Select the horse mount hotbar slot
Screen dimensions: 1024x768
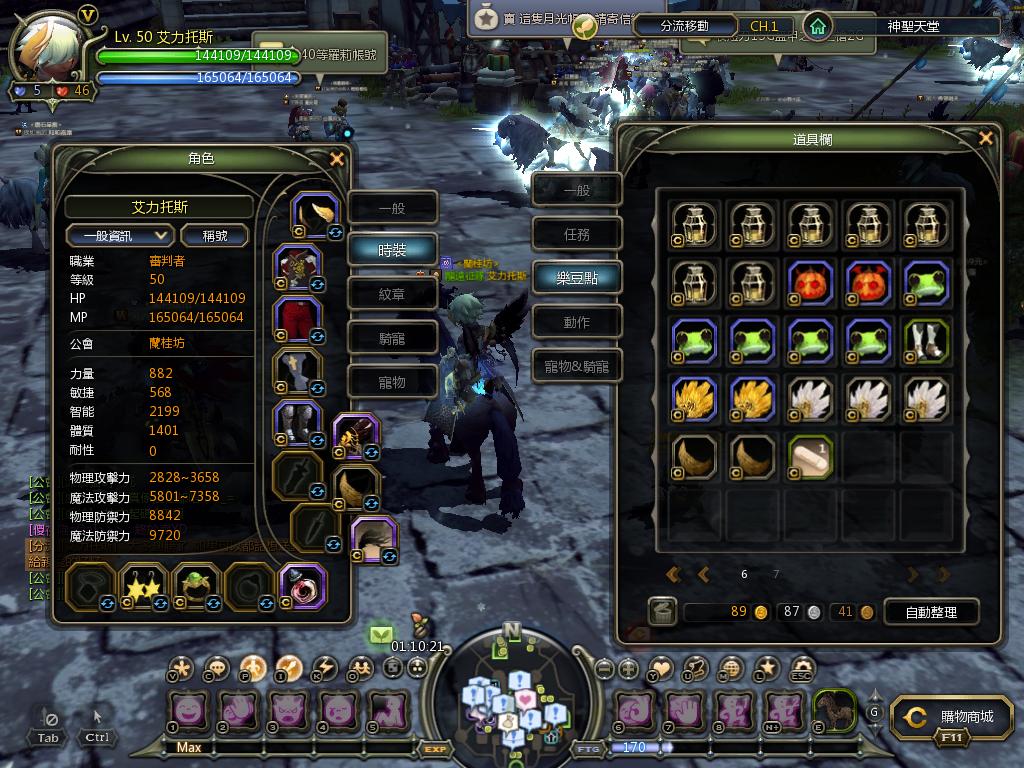click(832, 710)
